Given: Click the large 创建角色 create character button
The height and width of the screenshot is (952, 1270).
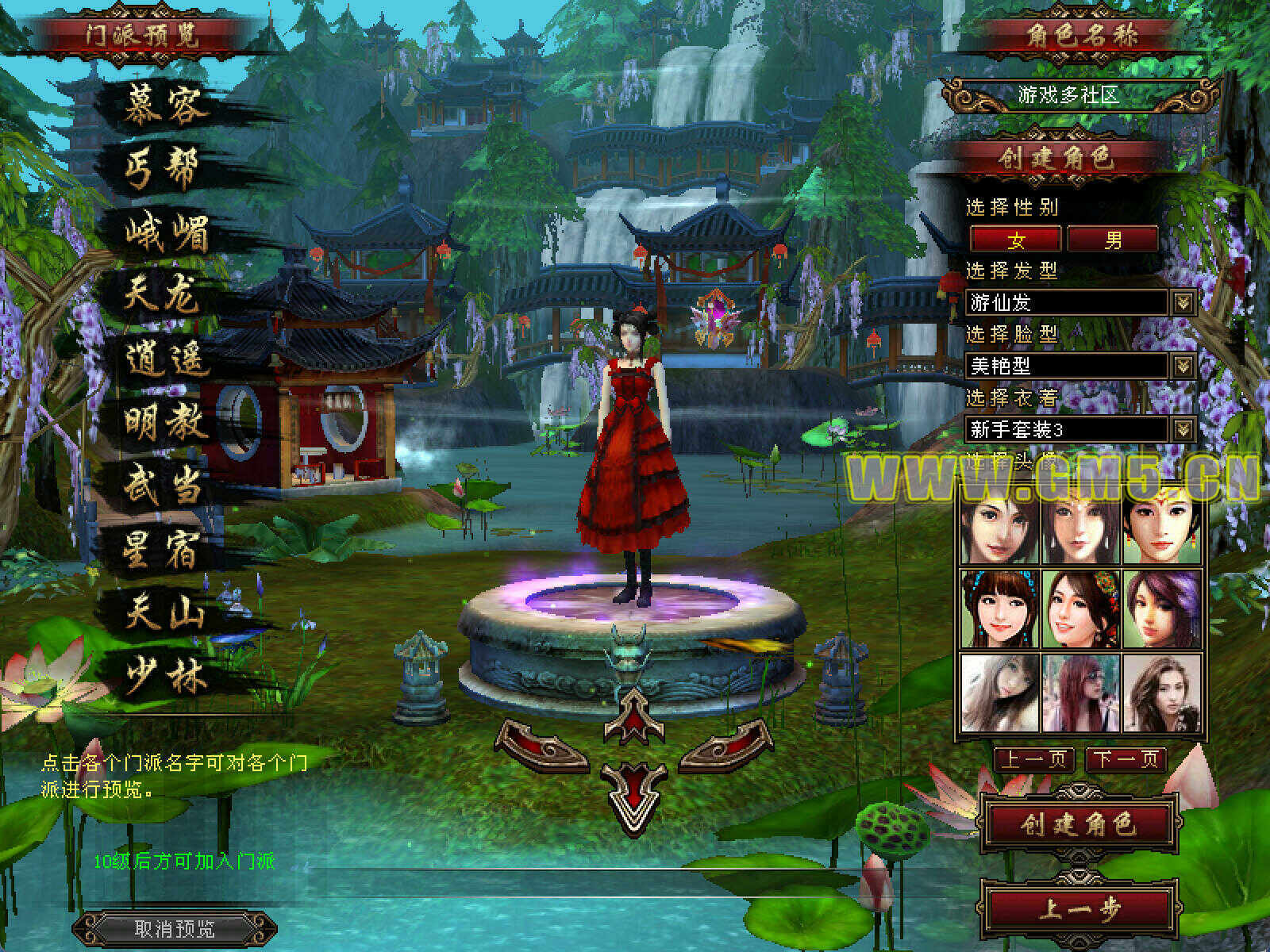Looking at the screenshot, I should [1078, 825].
